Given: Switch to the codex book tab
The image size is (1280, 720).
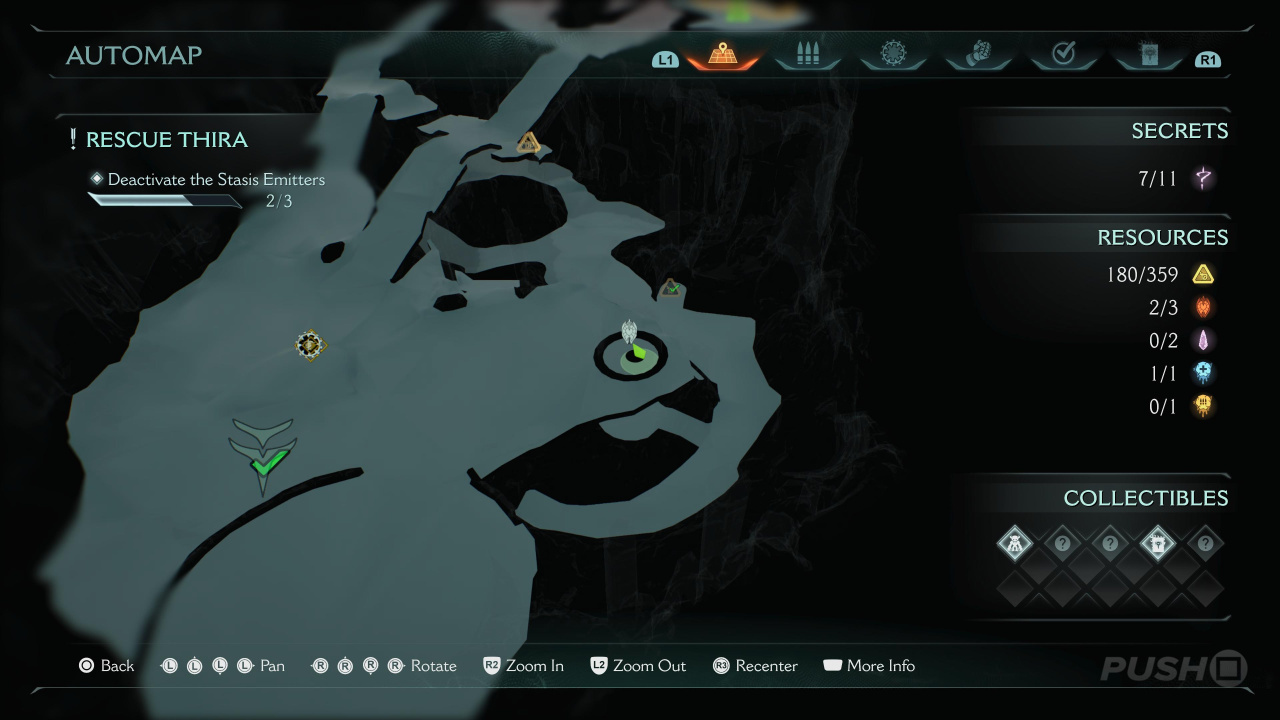Looking at the screenshot, I should (x=1148, y=55).
